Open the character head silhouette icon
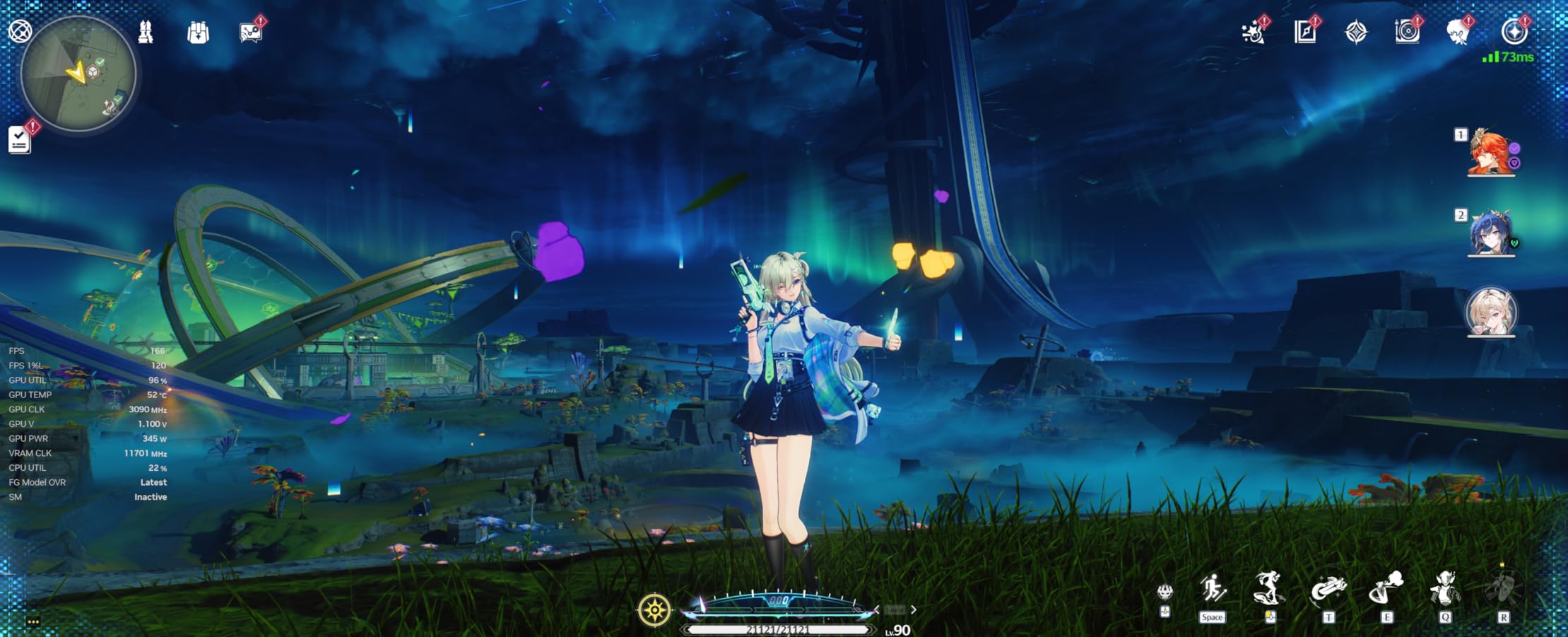The width and height of the screenshot is (1568, 637). click(1458, 33)
